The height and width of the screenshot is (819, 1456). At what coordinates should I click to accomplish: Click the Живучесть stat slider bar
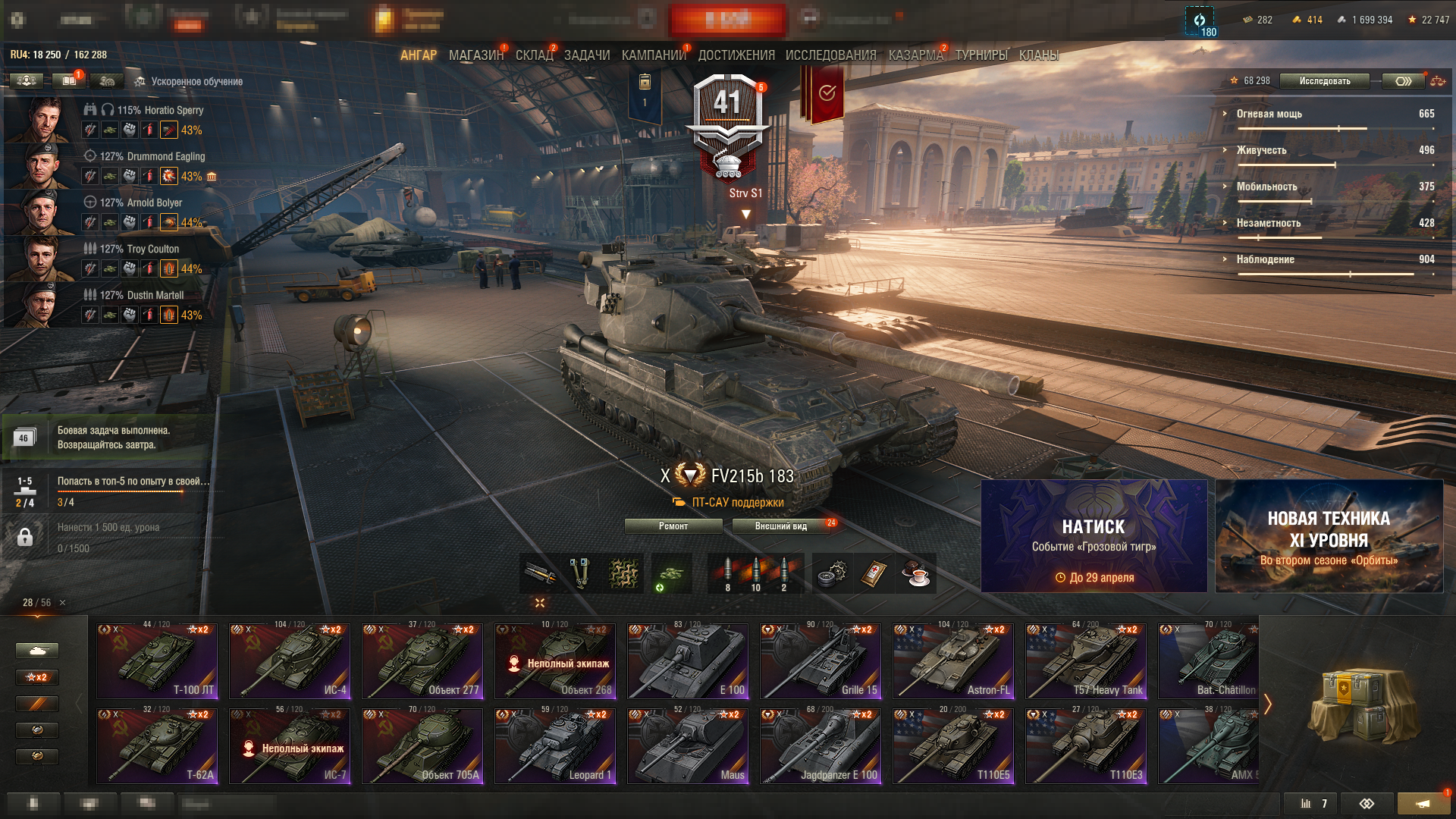click(x=1289, y=164)
